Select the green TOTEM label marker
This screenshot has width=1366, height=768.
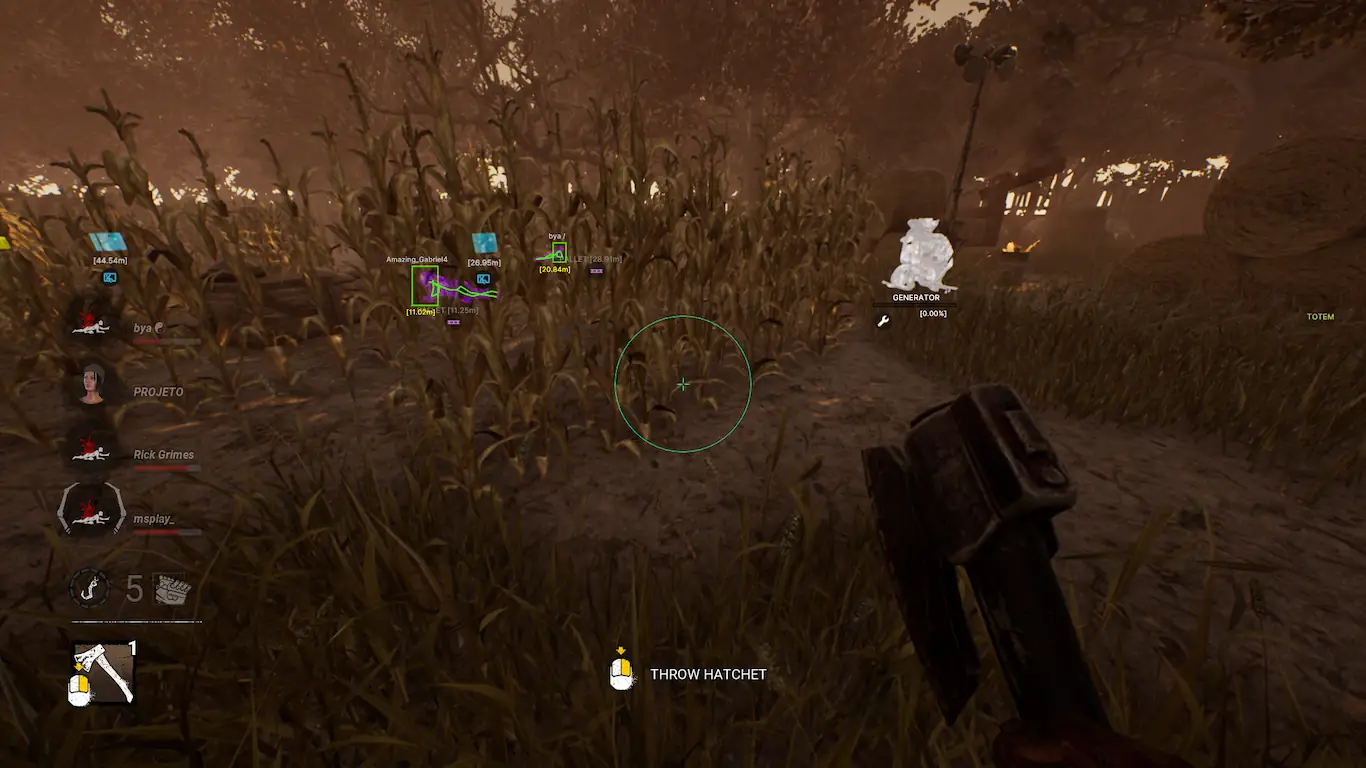1320,317
